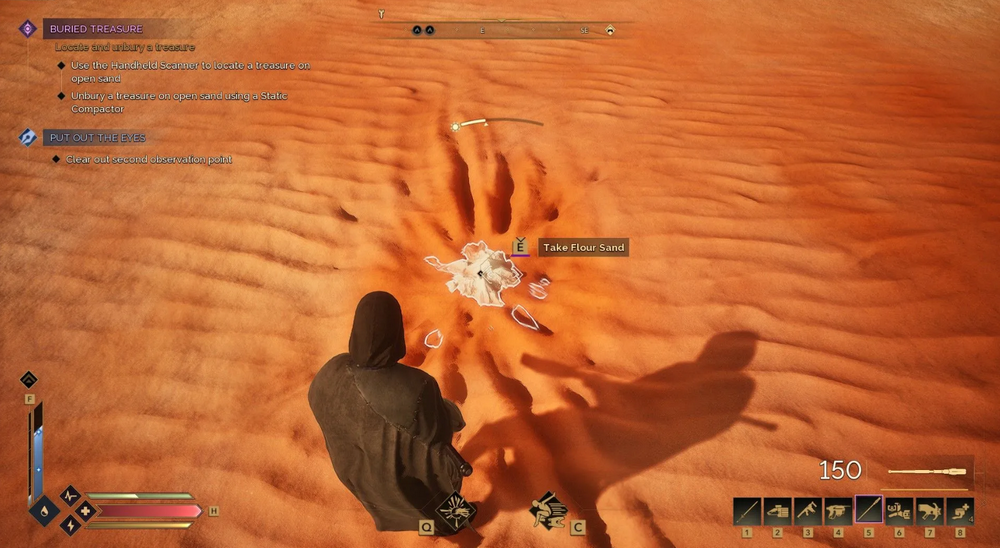Pick the highlighted rod in slot 5
Viewport: 1000px width, 548px height.
pos(869,511)
